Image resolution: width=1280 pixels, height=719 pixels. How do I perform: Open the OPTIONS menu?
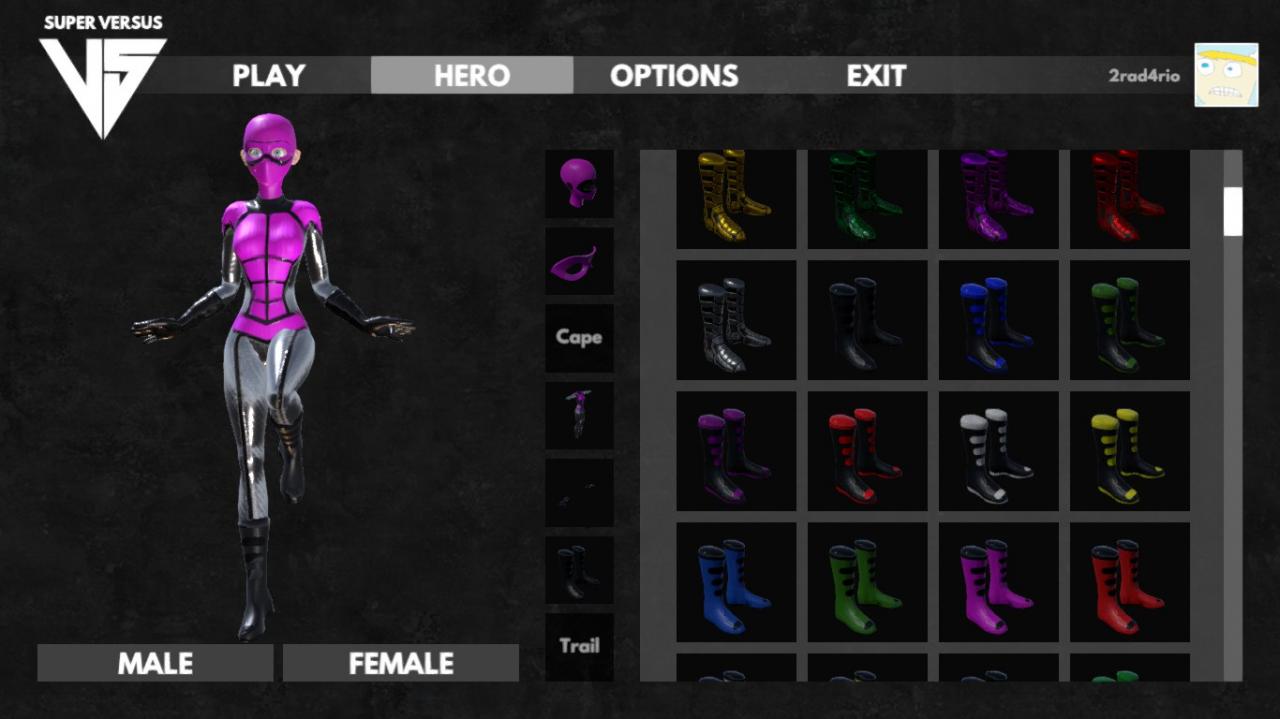(x=673, y=75)
